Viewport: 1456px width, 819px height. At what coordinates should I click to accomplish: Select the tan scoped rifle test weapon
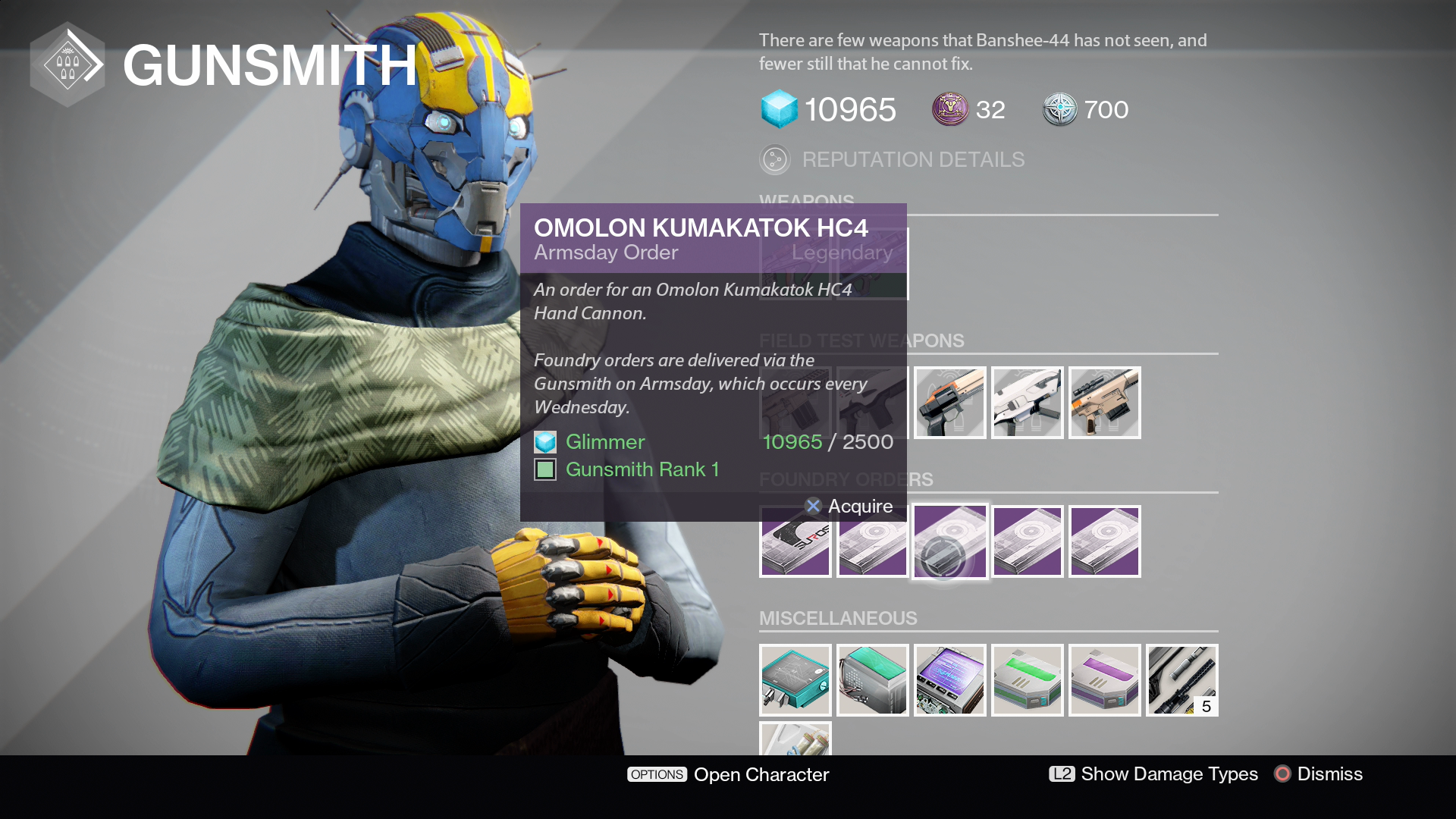(x=1104, y=403)
